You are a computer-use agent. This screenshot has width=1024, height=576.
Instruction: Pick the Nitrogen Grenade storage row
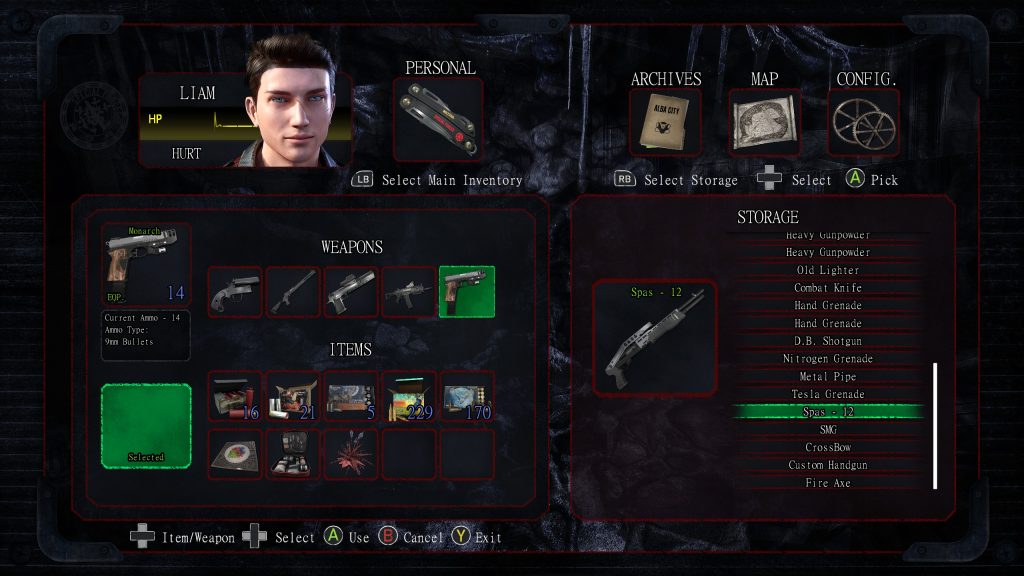click(827, 359)
